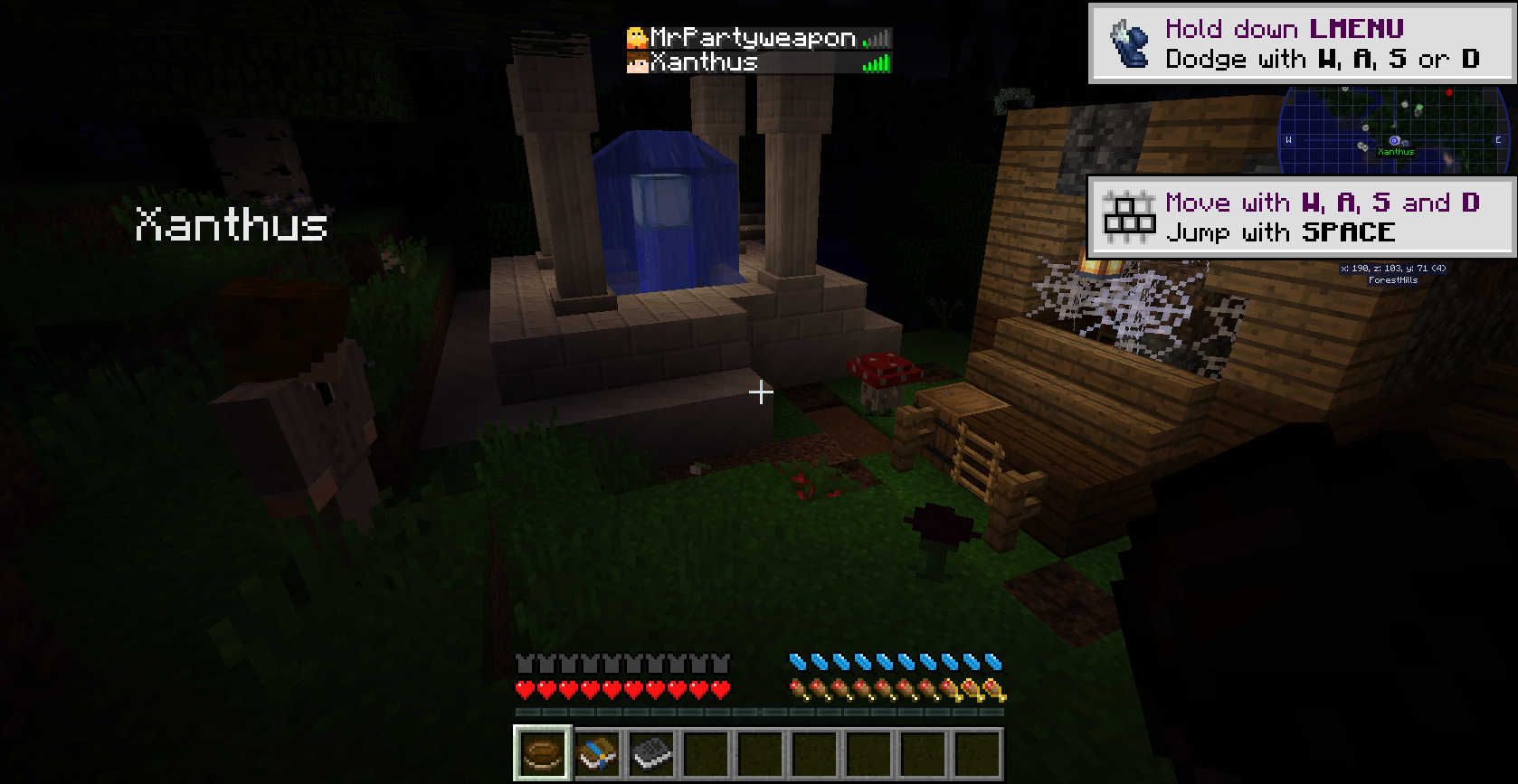Click the Xanthus player list entry
Viewport: 1518px width, 784px height.
pos(758,62)
